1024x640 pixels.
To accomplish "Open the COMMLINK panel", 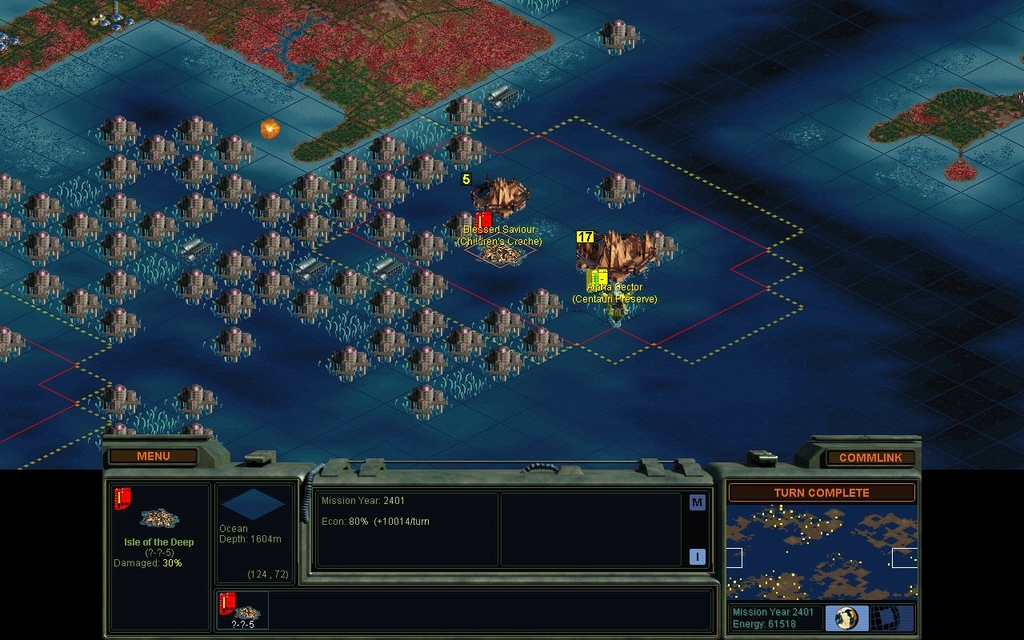I will point(870,458).
